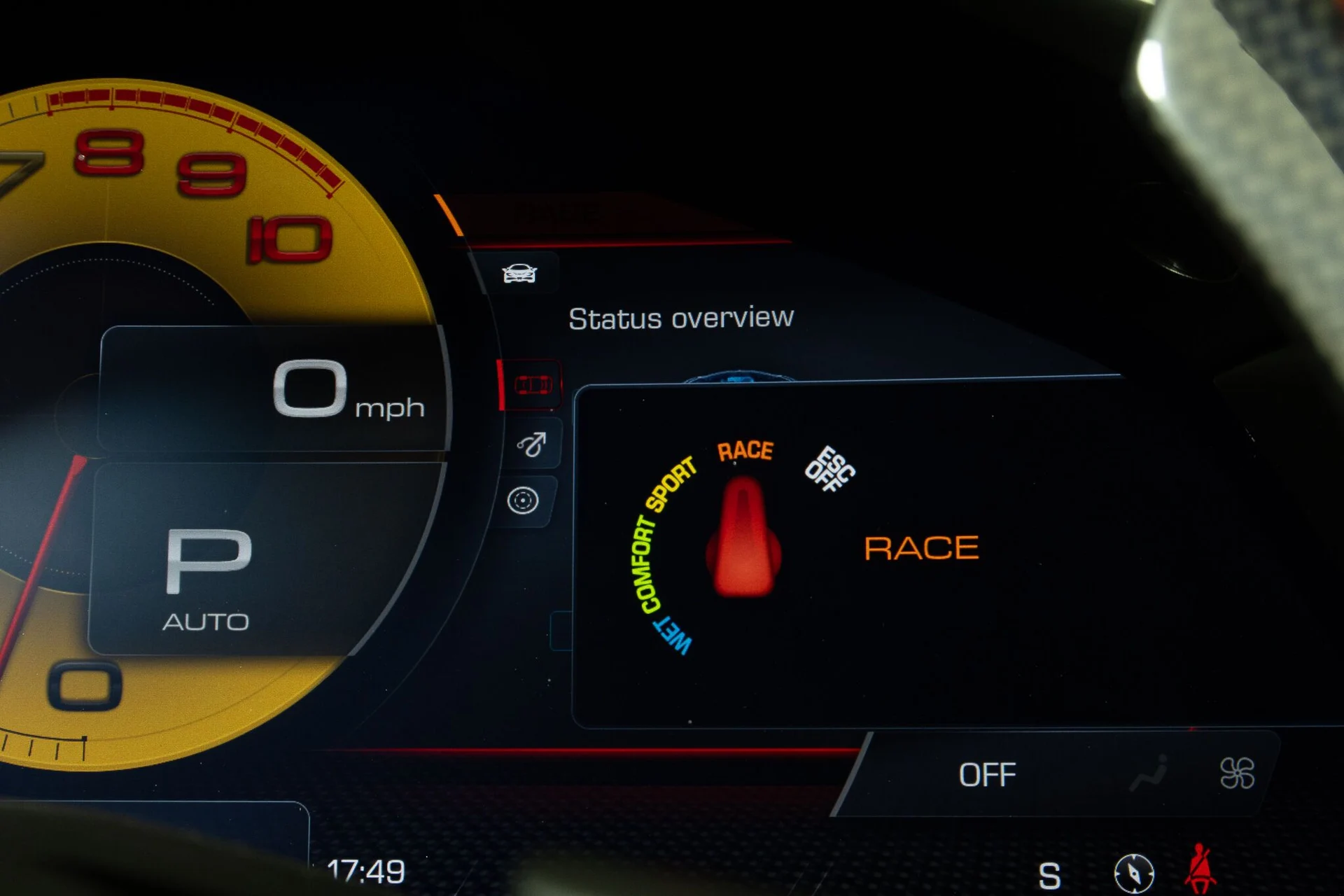Click the fan icon
Viewport: 1344px width, 896px height.
click(1237, 773)
